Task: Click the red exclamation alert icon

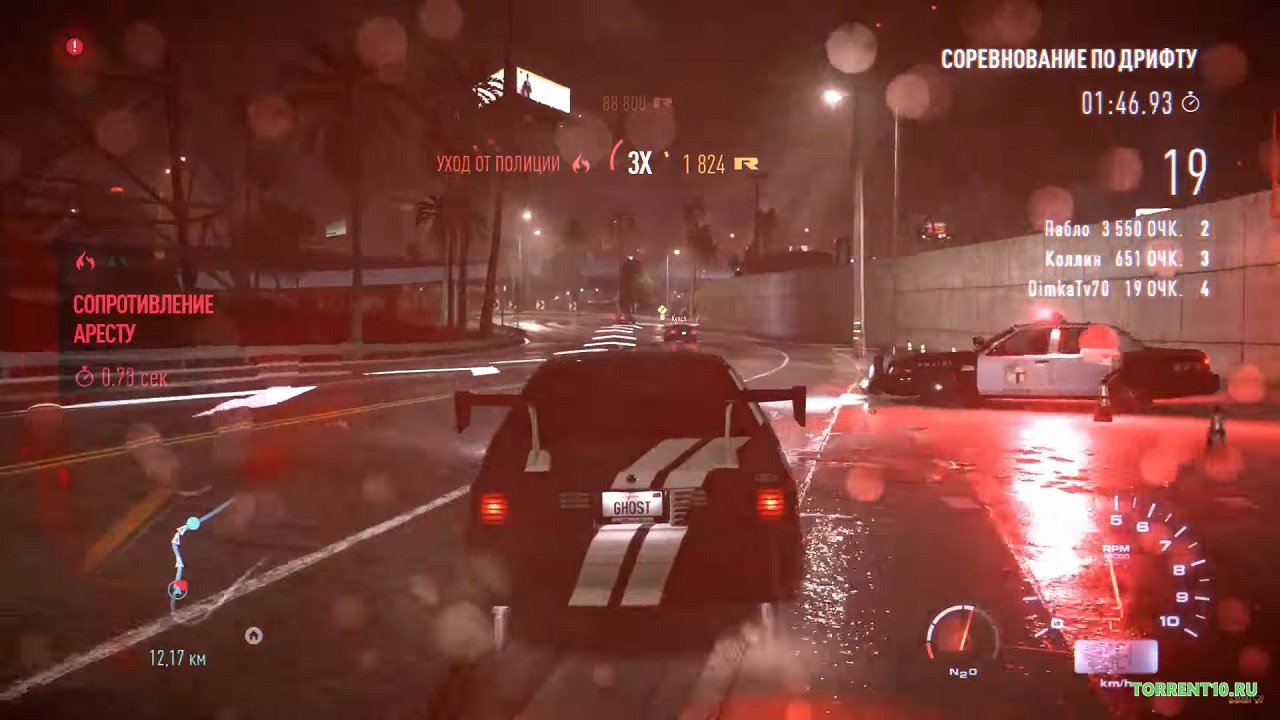Action: (x=75, y=46)
